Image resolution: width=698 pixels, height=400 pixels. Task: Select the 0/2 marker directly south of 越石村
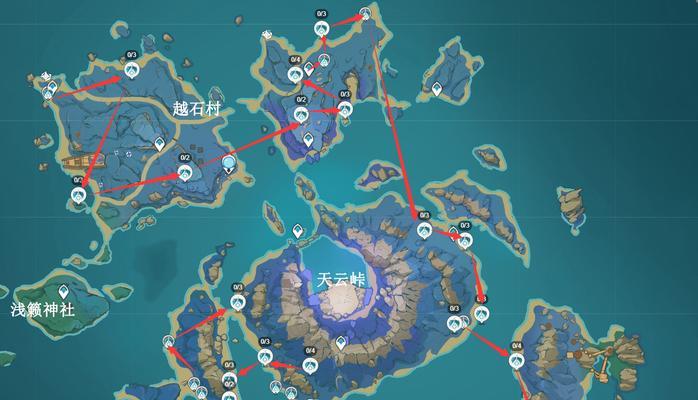[184, 171]
